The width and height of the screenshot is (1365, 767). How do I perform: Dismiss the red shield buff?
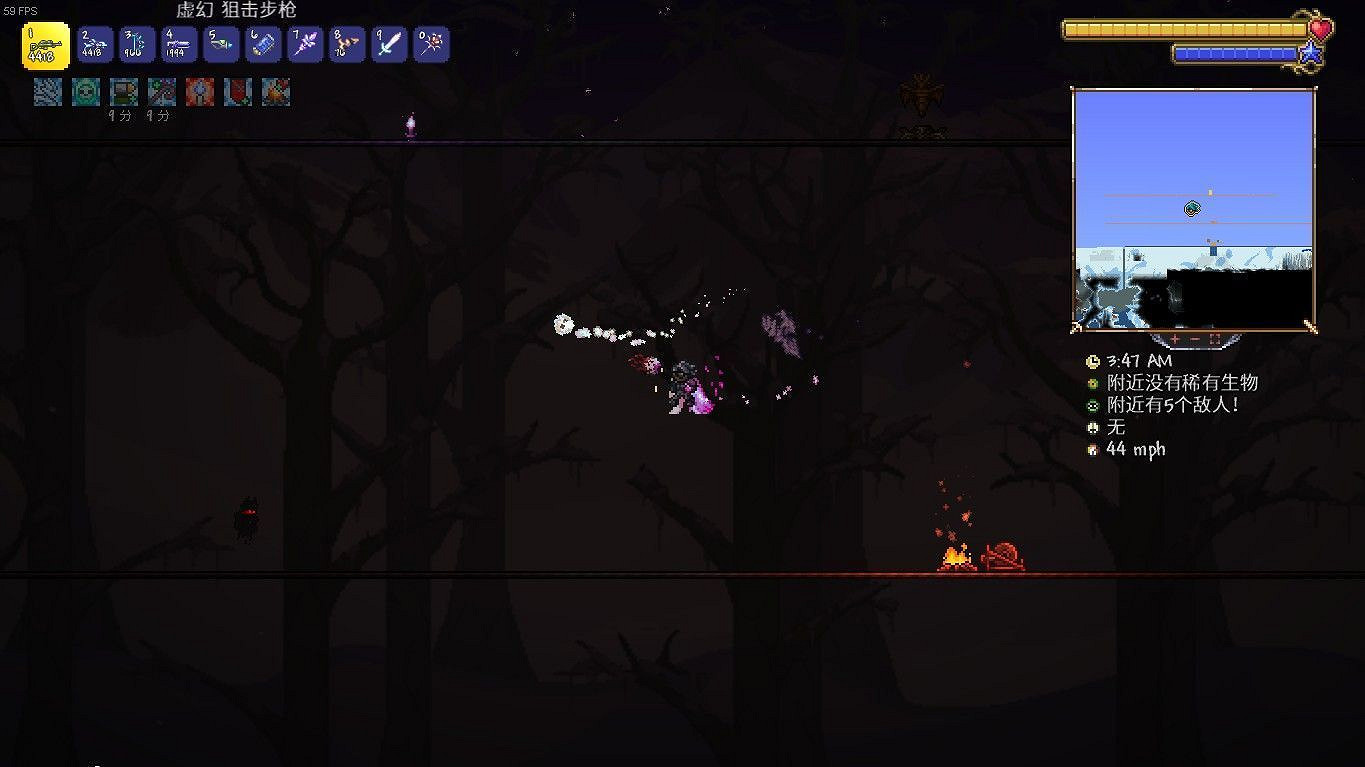(237, 92)
